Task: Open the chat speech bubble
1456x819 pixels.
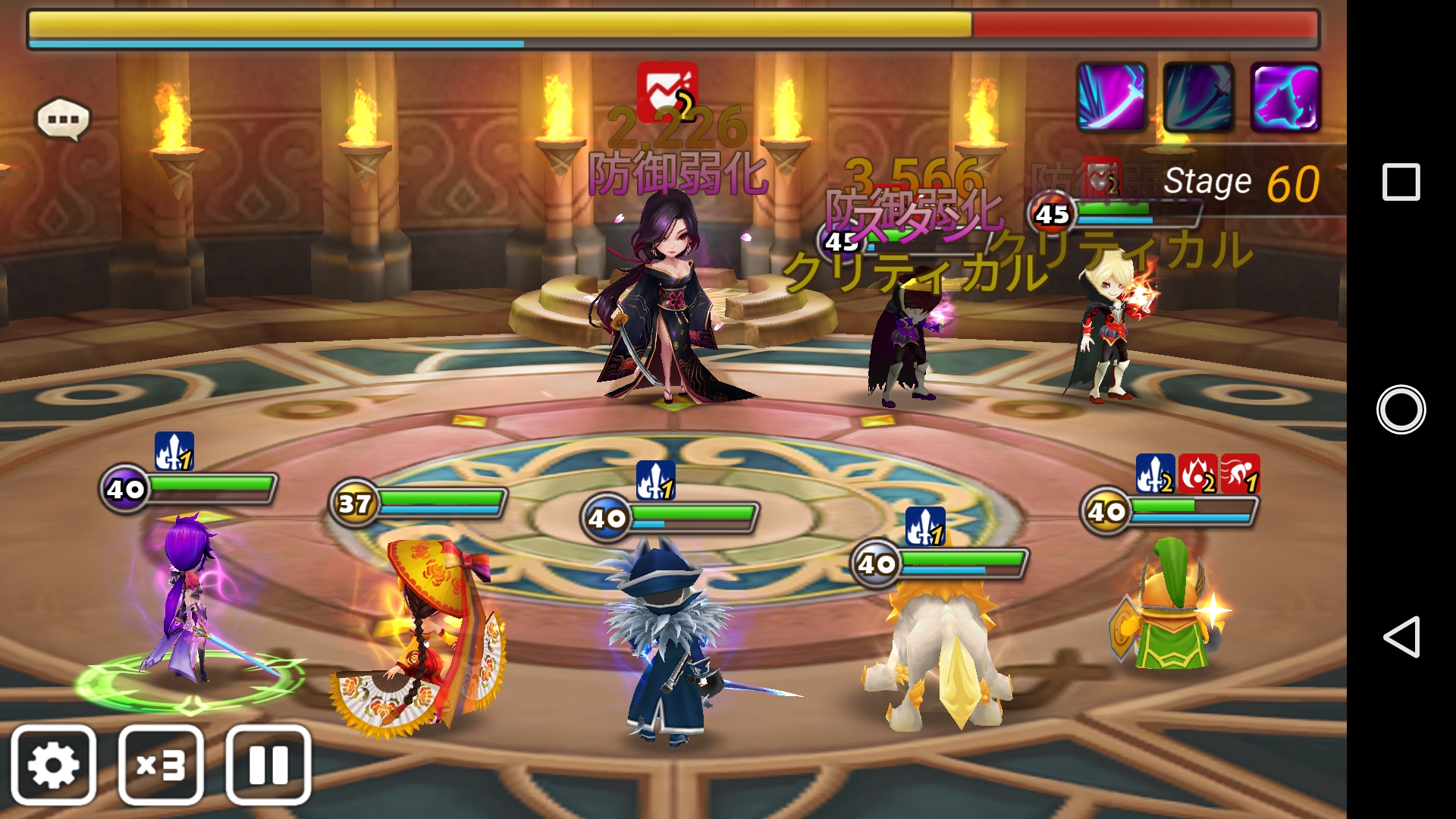Action: click(63, 119)
